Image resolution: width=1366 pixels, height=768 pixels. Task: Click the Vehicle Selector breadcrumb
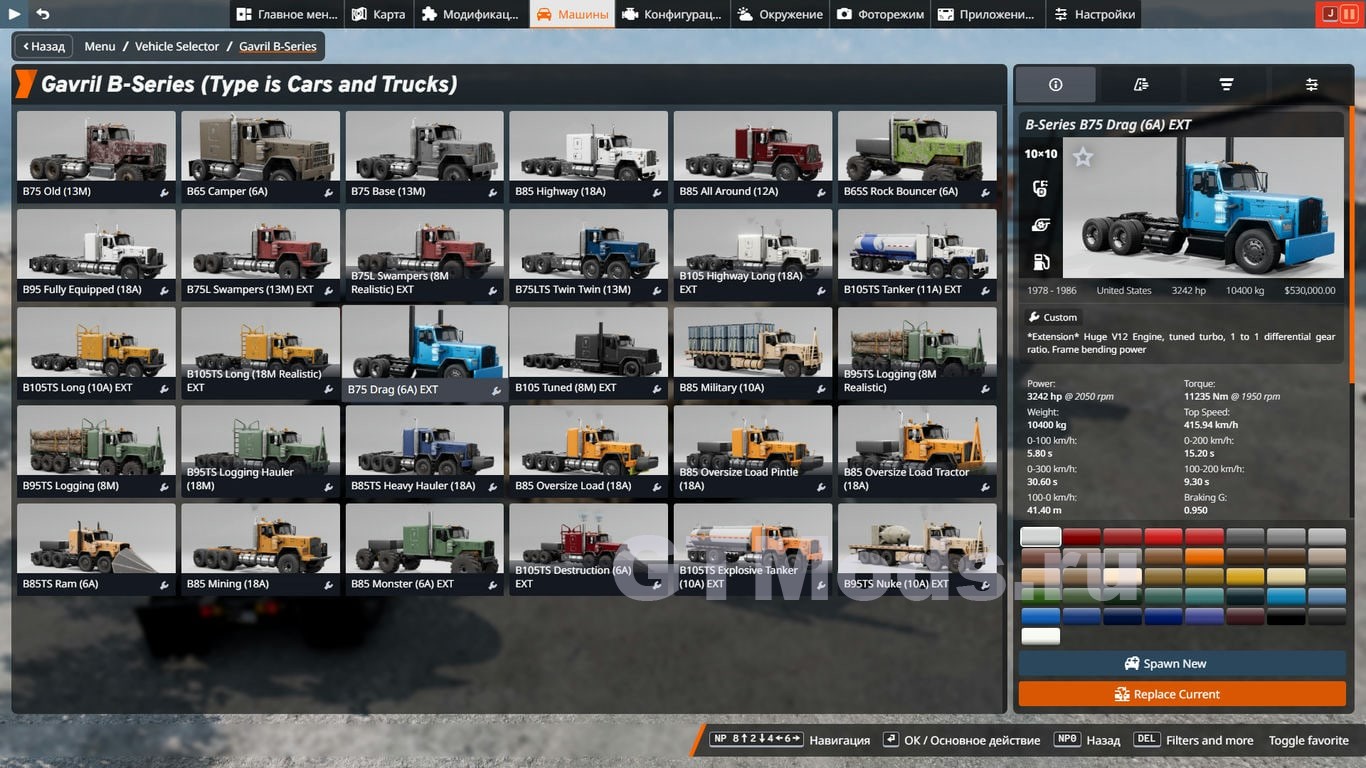[177, 46]
